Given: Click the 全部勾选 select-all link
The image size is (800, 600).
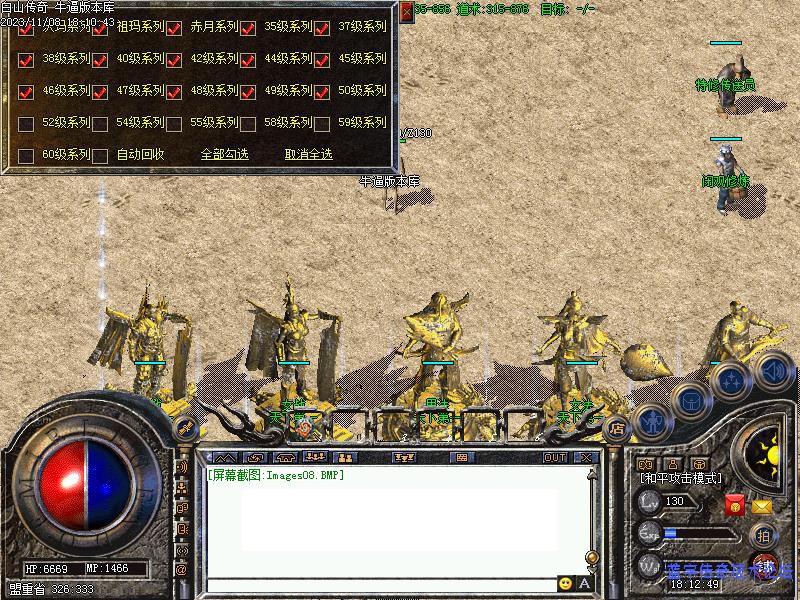Looking at the screenshot, I should point(224,155).
